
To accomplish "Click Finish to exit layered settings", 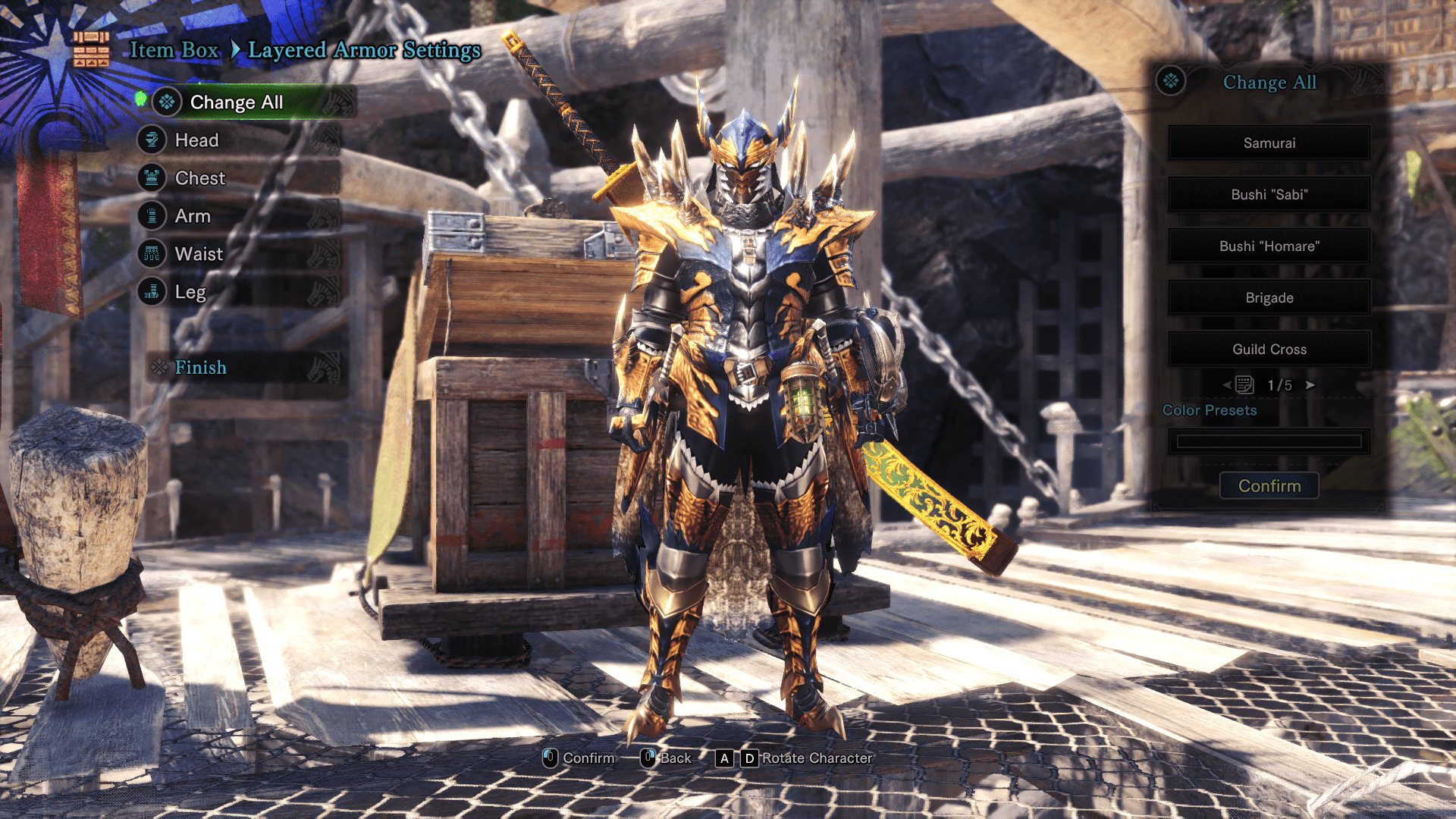I will pyautogui.click(x=200, y=368).
